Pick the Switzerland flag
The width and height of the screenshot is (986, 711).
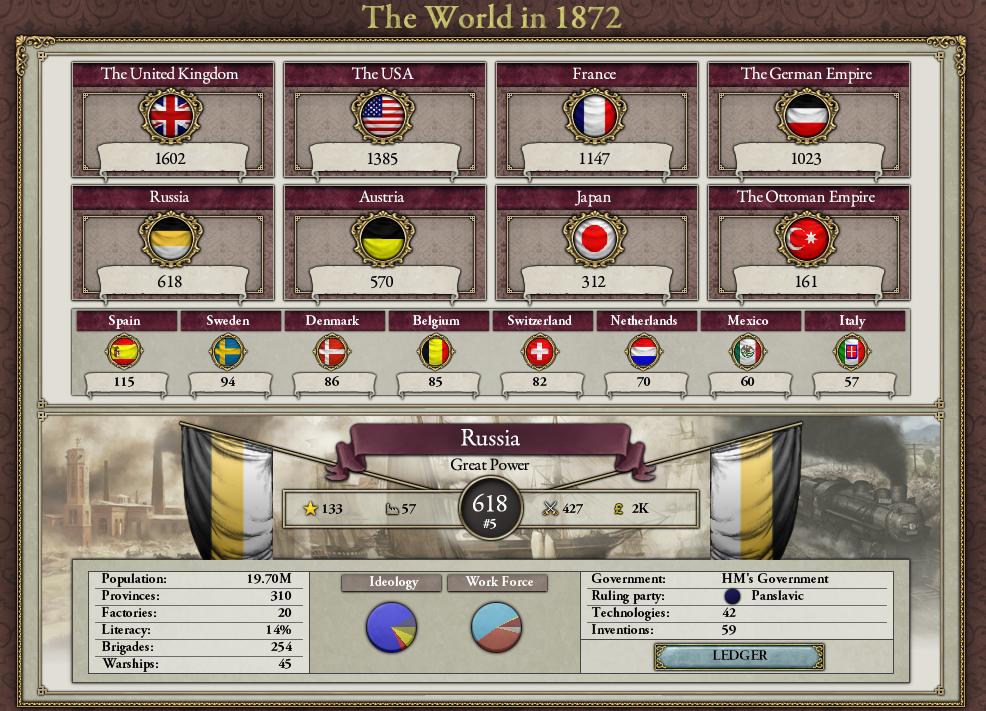(540, 352)
